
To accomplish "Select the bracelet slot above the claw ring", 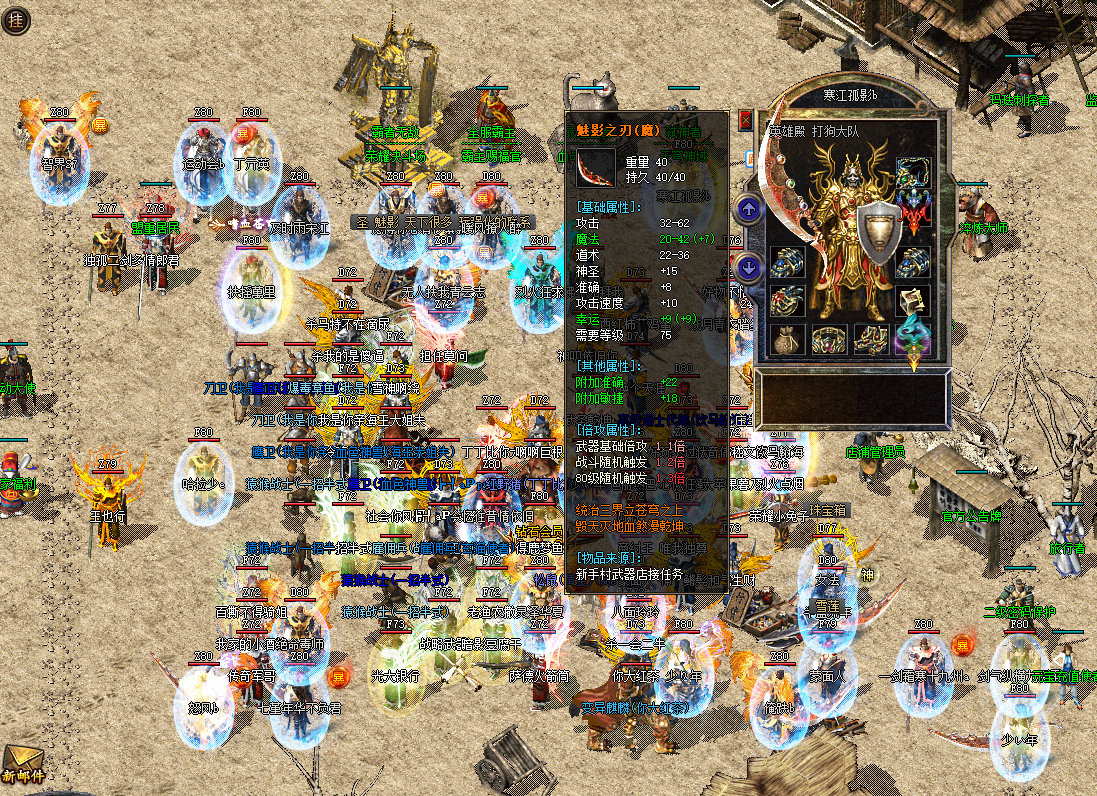I will coord(785,262).
